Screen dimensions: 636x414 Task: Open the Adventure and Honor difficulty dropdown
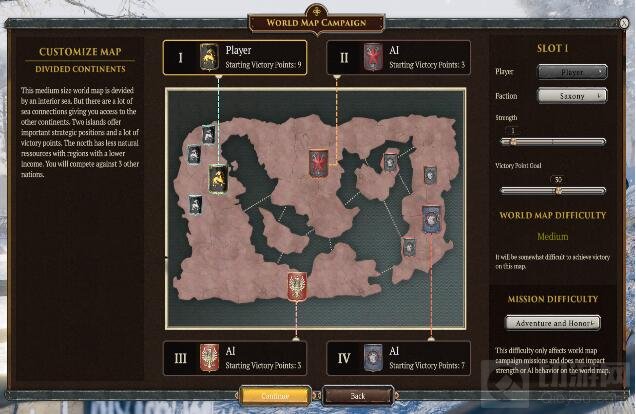(x=552, y=322)
